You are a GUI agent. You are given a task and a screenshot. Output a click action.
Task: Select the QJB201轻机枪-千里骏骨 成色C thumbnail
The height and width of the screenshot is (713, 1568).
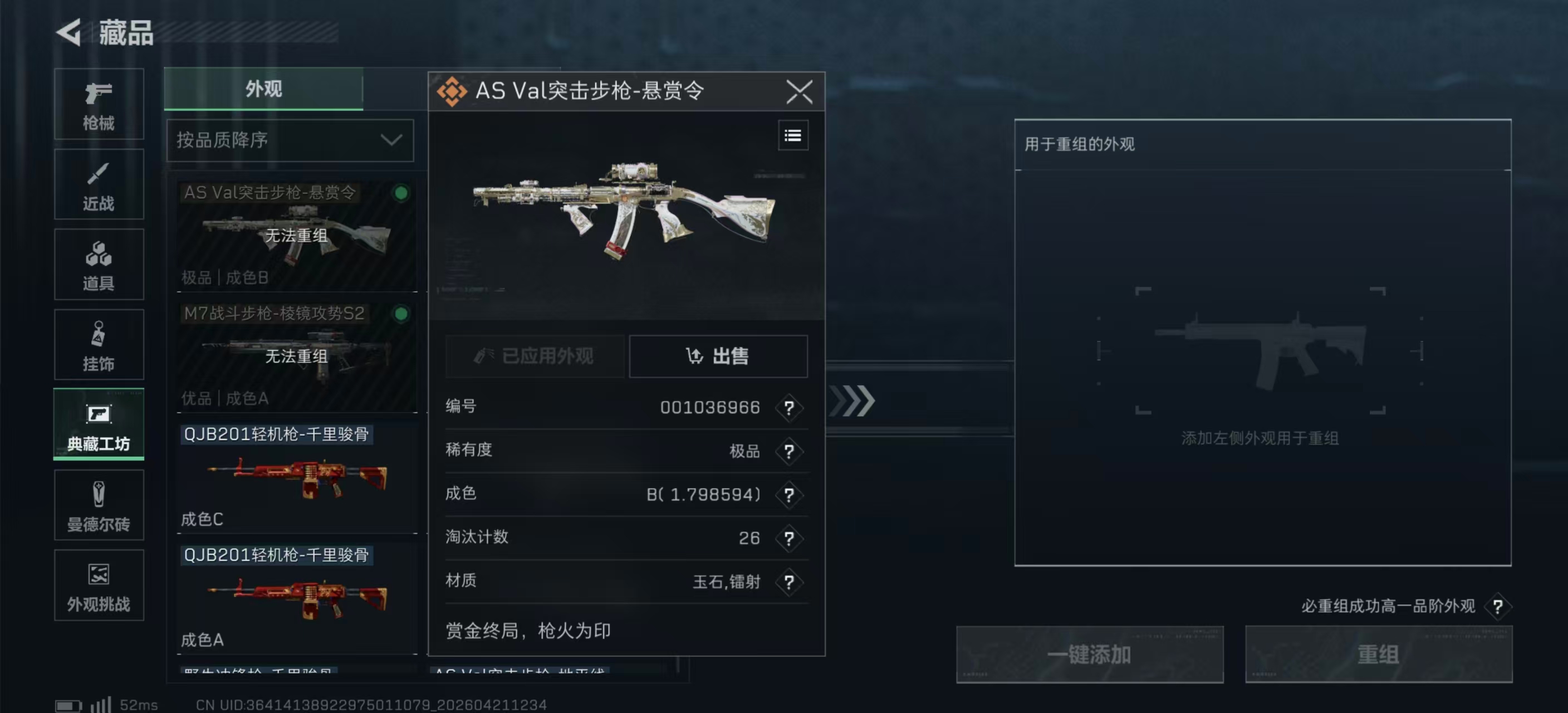pyautogui.click(x=296, y=478)
